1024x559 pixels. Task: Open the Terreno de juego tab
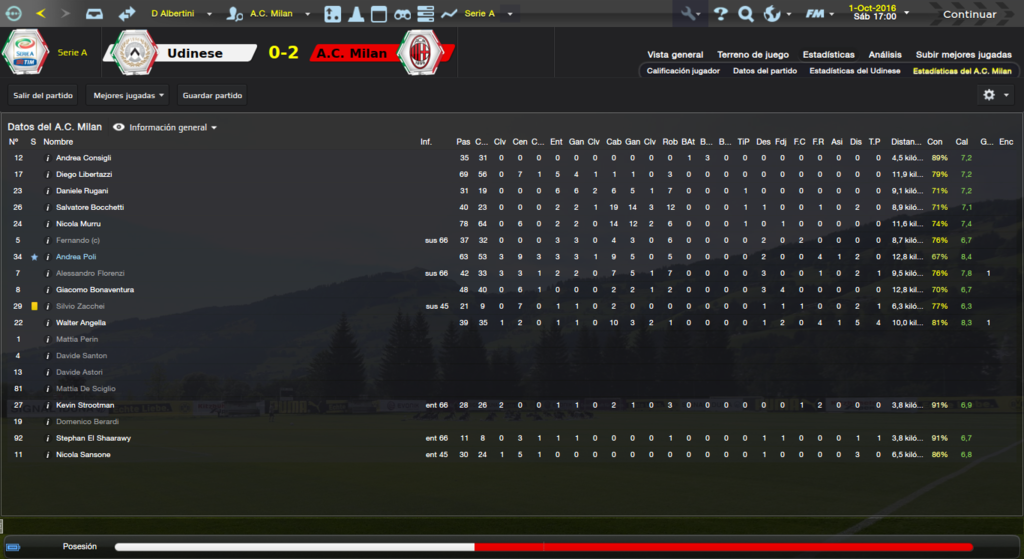point(753,55)
